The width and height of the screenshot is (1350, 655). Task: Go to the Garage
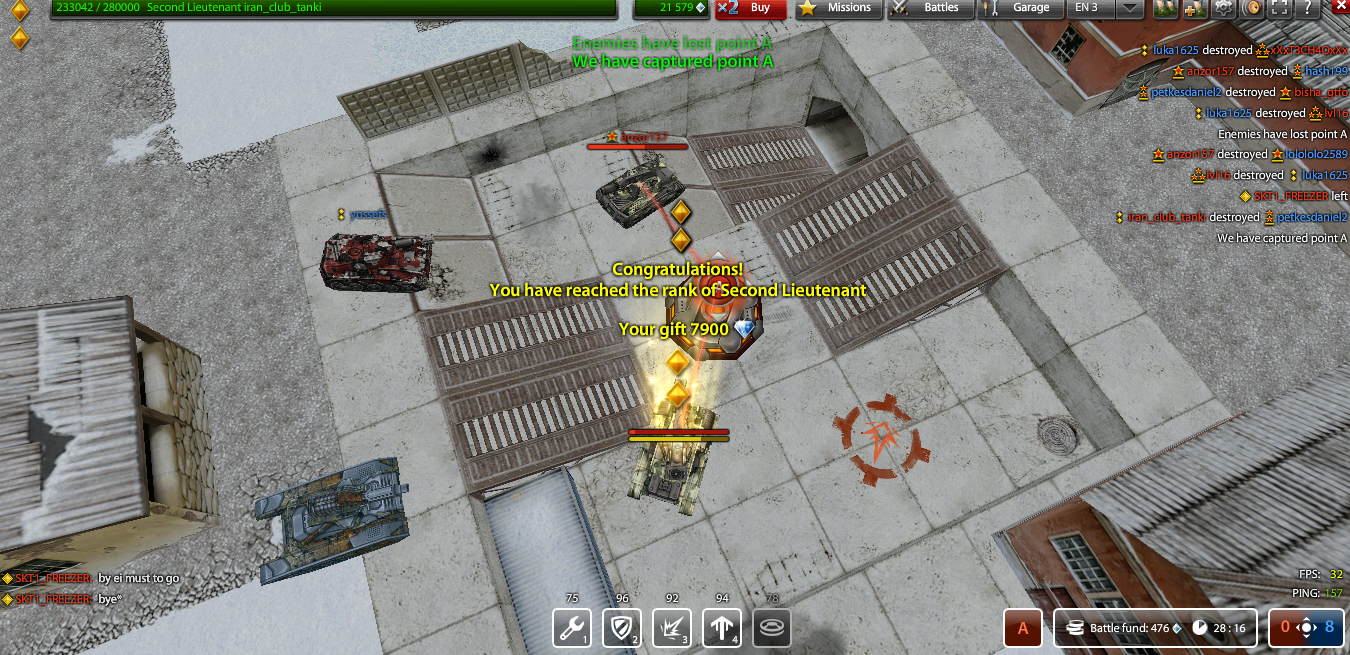[x=1020, y=8]
